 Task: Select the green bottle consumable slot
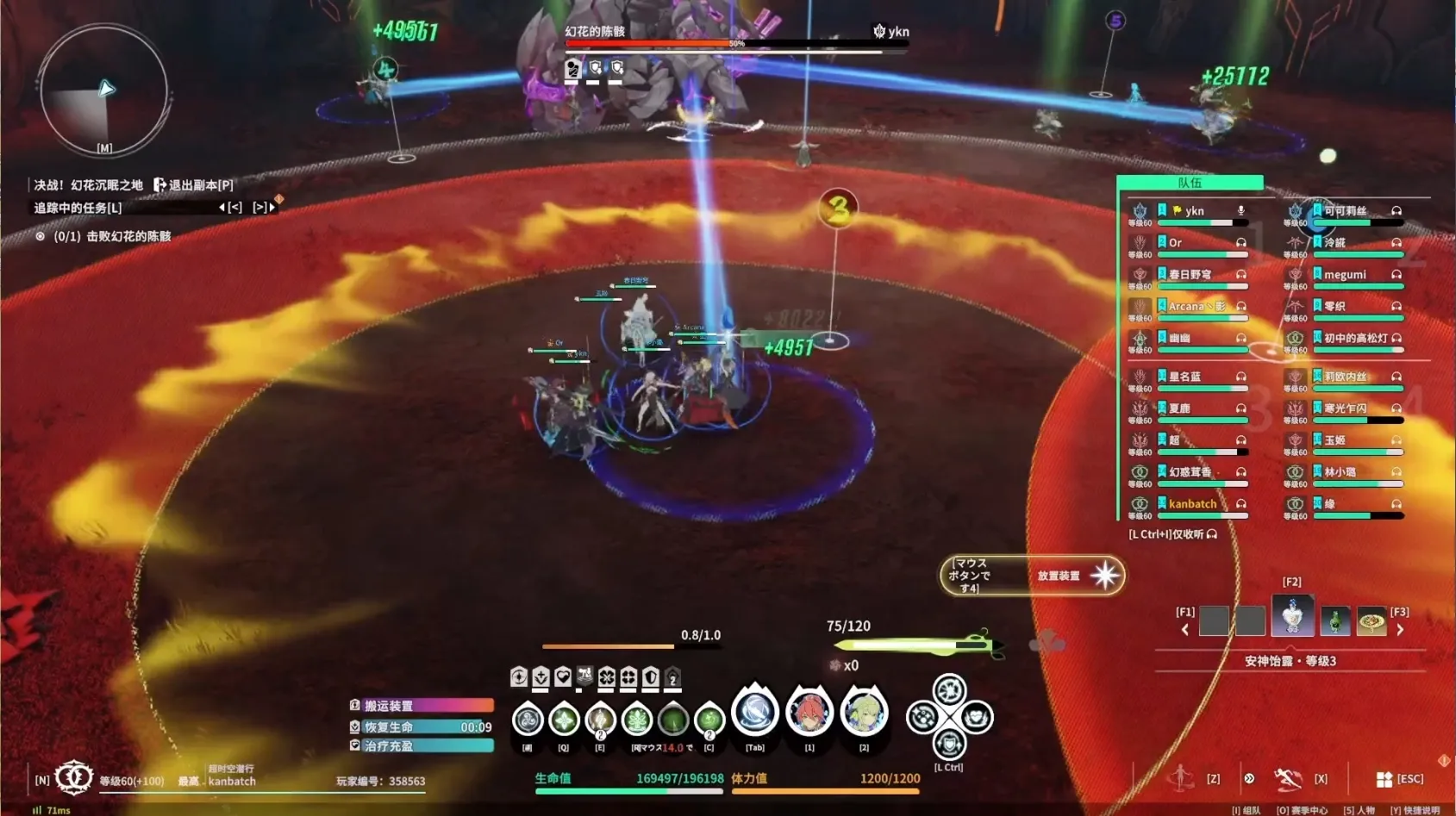click(x=1334, y=620)
